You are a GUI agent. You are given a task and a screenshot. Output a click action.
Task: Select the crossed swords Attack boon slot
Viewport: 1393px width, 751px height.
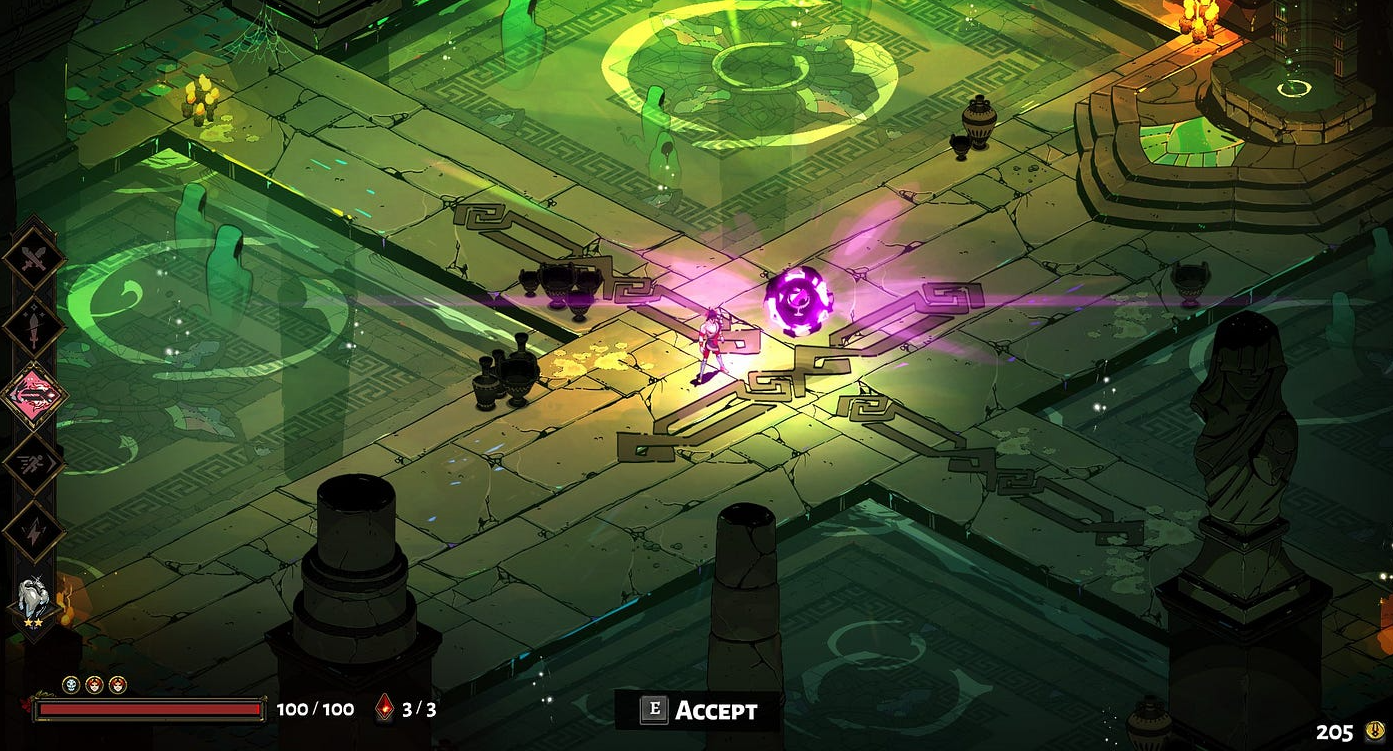(34, 259)
